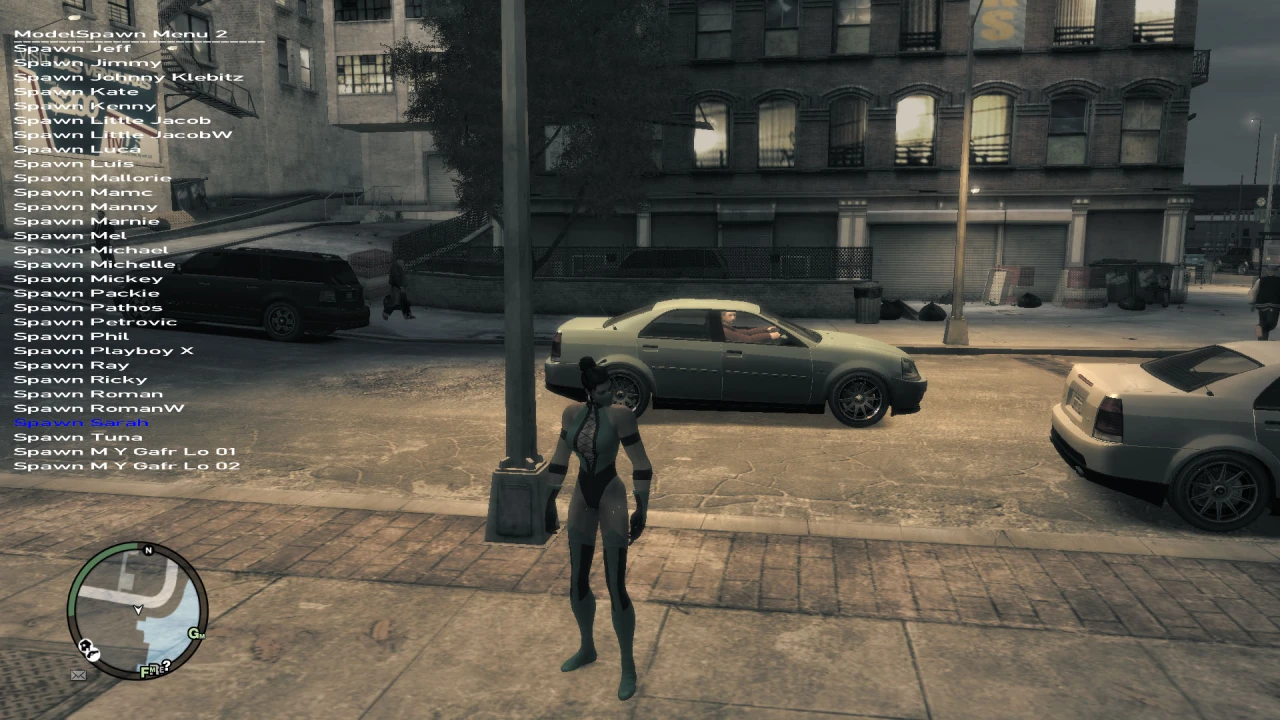Click the question mark blip on the minimap

[x=167, y=664]
